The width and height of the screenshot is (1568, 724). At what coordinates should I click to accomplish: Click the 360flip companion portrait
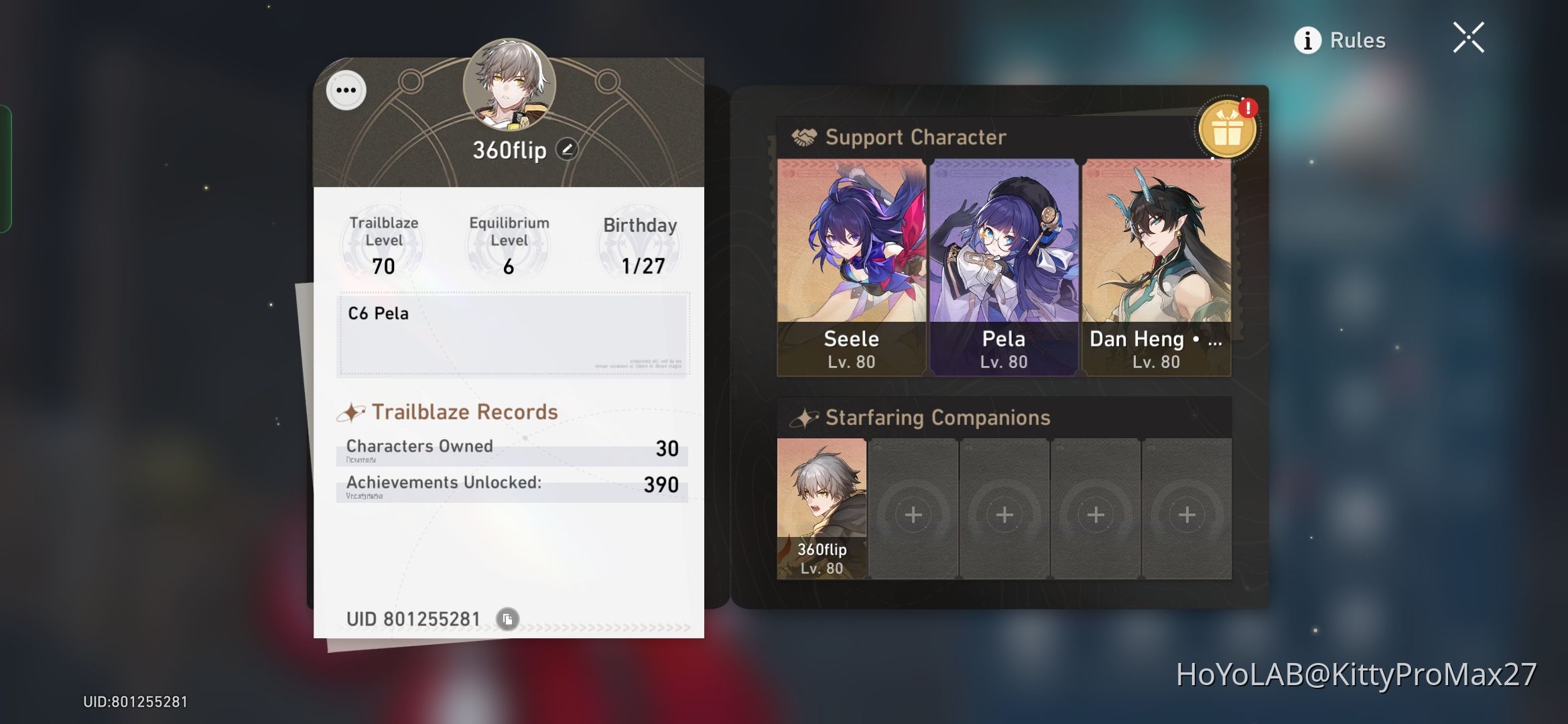(821, 507)
